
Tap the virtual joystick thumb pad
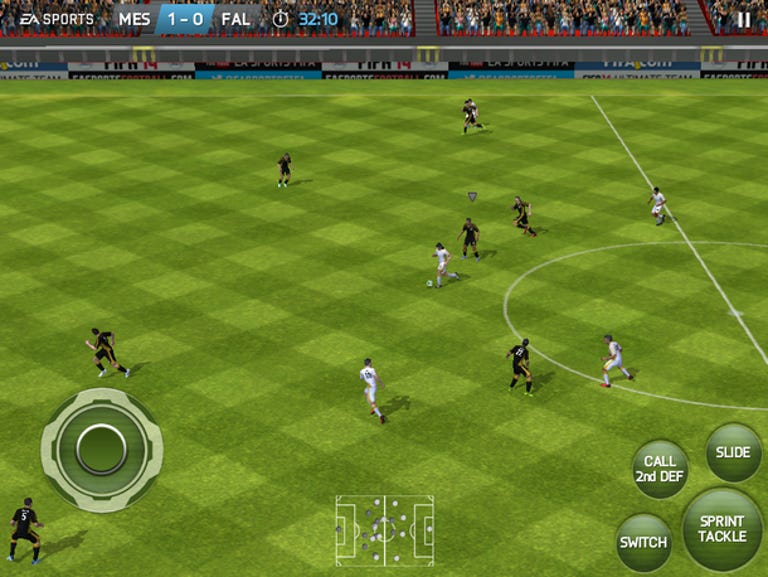[101, 448]
